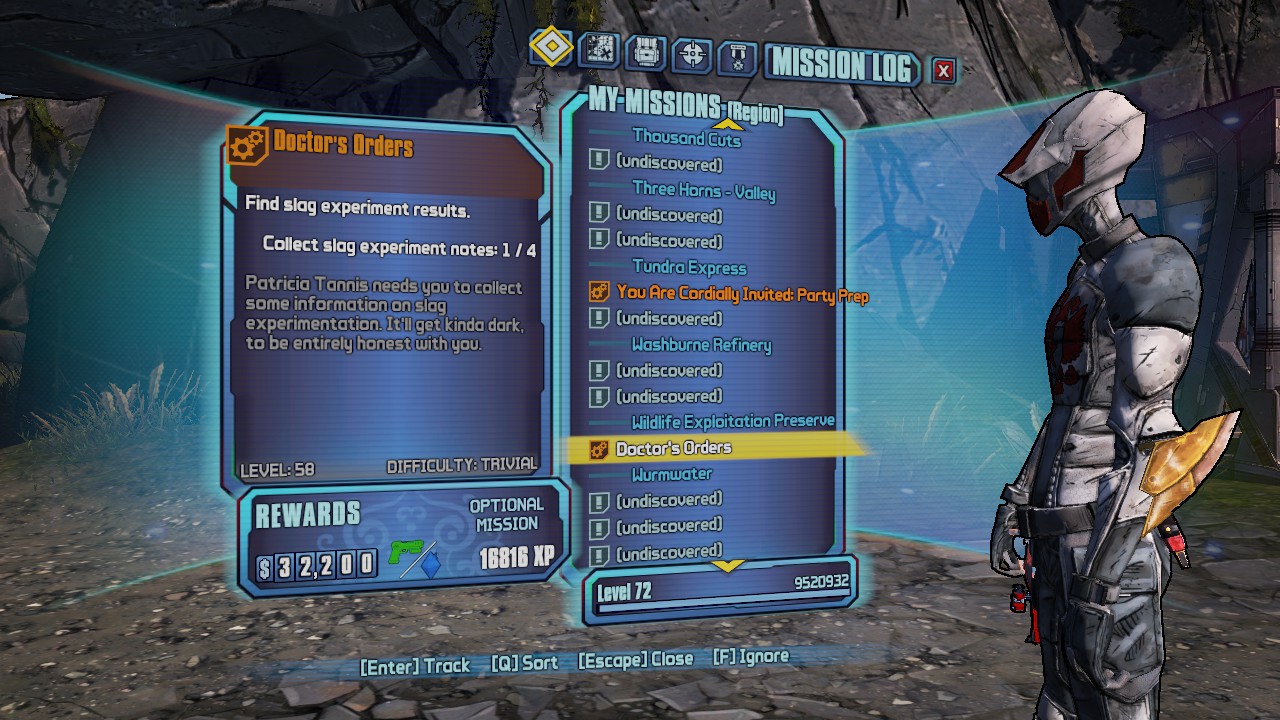The width and height of the screenshot is (1280, 720).
Task: Open the medal challenges tab
Action: point(738,57)
